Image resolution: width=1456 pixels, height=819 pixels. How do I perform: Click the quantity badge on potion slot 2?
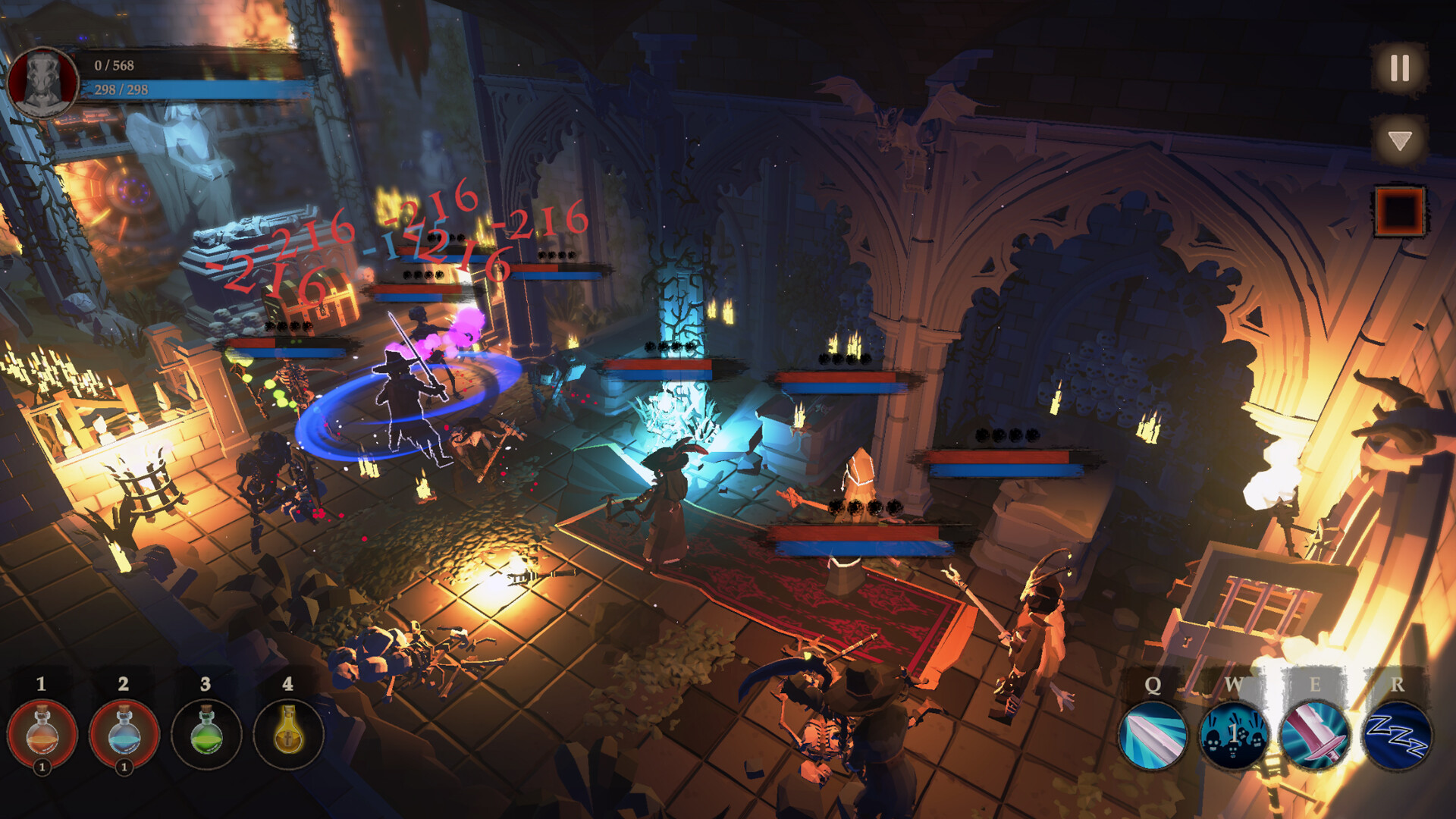click(124, 766)
